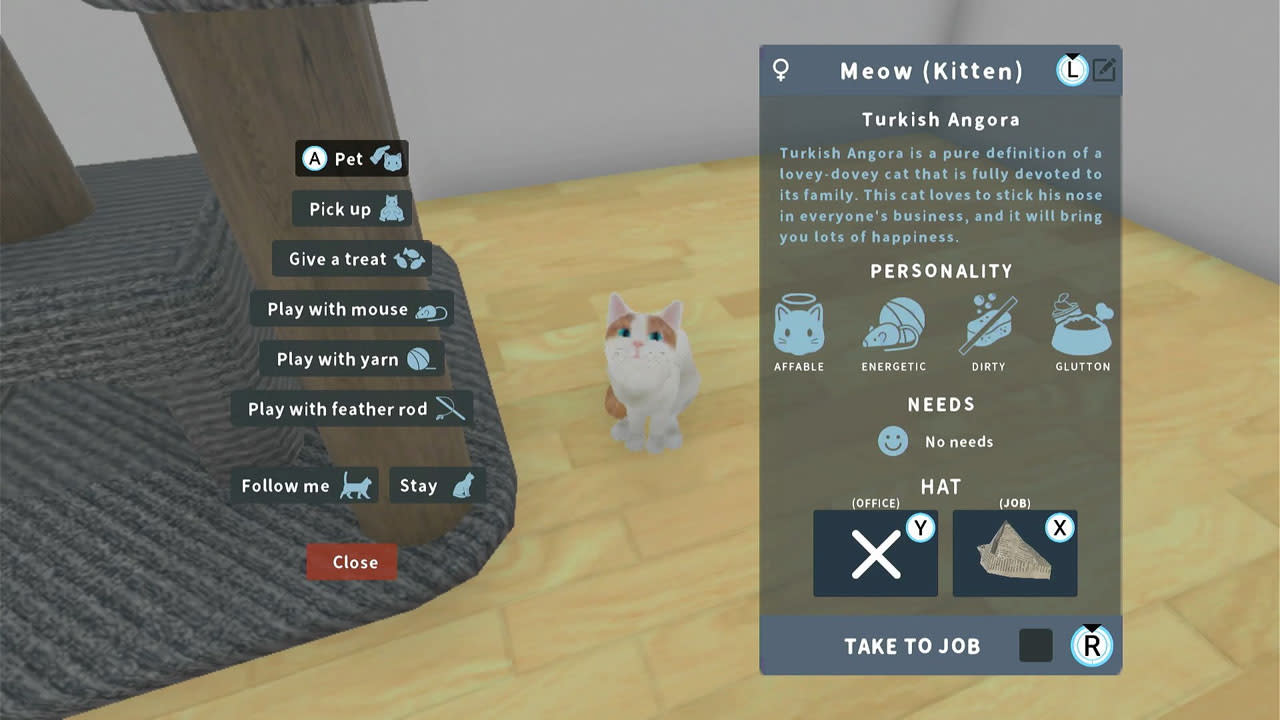The width and height of the screenshot is (1280, 720).
Task: Choose Pick up from the action menu
Action: pos(351,209)
